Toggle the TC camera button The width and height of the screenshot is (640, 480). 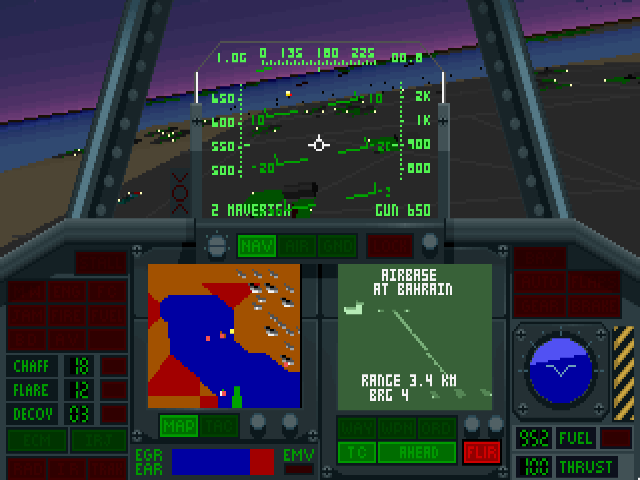click(x=354, y=451)
